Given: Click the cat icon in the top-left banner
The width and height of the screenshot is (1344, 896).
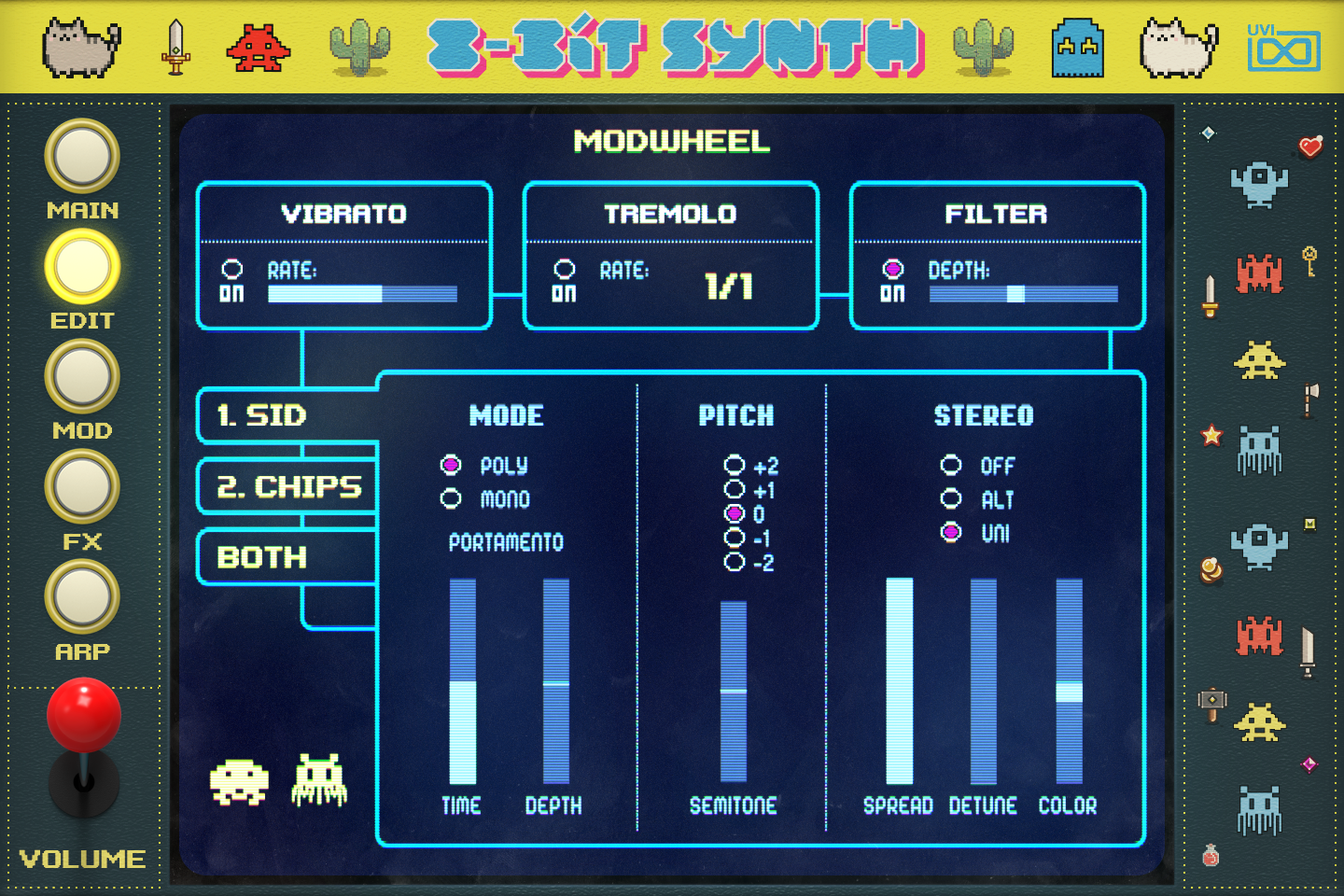Looking at the screenshot, I should coord(80,45).
